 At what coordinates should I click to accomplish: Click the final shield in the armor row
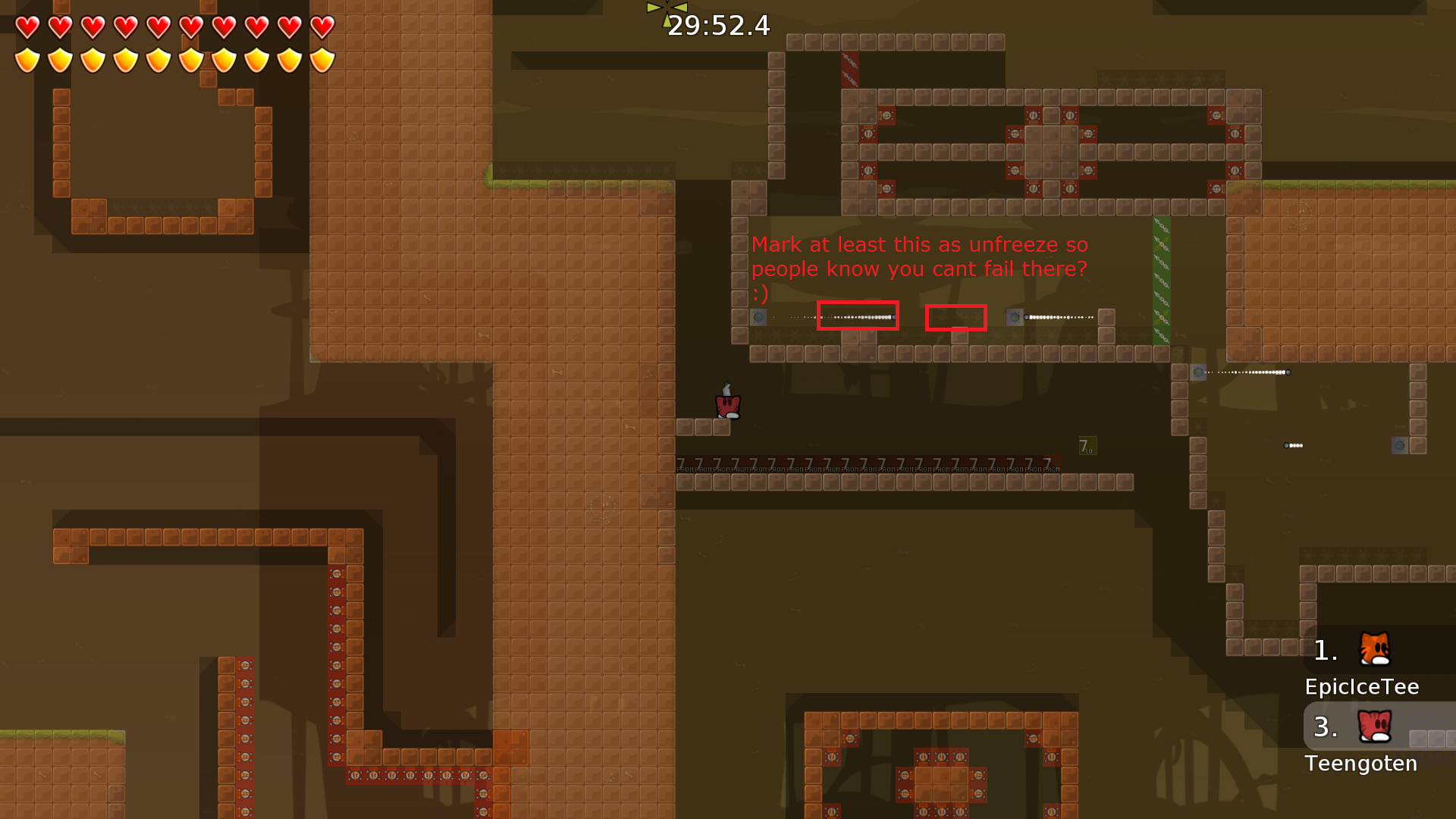[x=321, y=59]
